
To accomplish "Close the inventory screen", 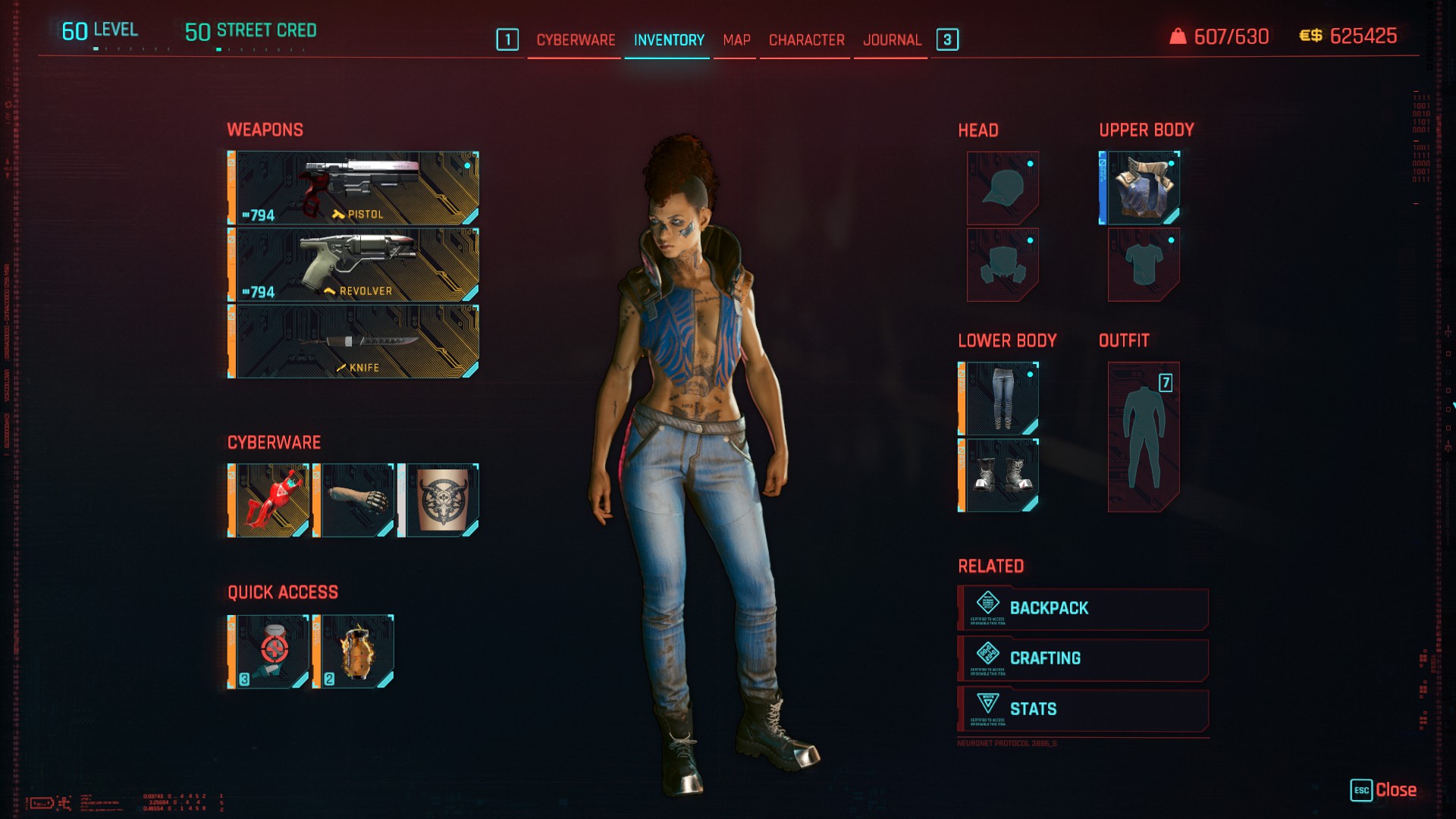I will [1385, 790].
